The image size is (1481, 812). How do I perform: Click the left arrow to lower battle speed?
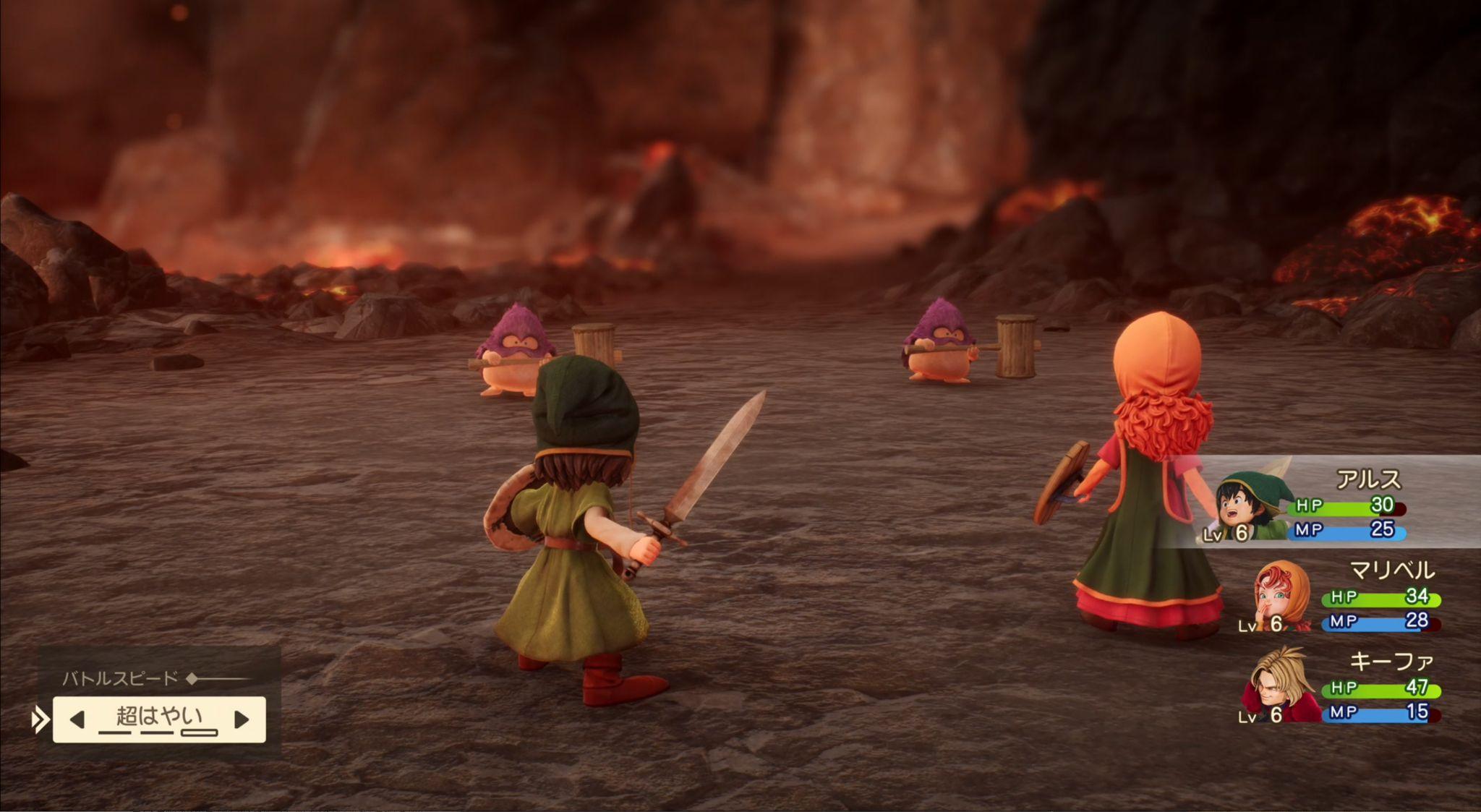pos(77,719)
